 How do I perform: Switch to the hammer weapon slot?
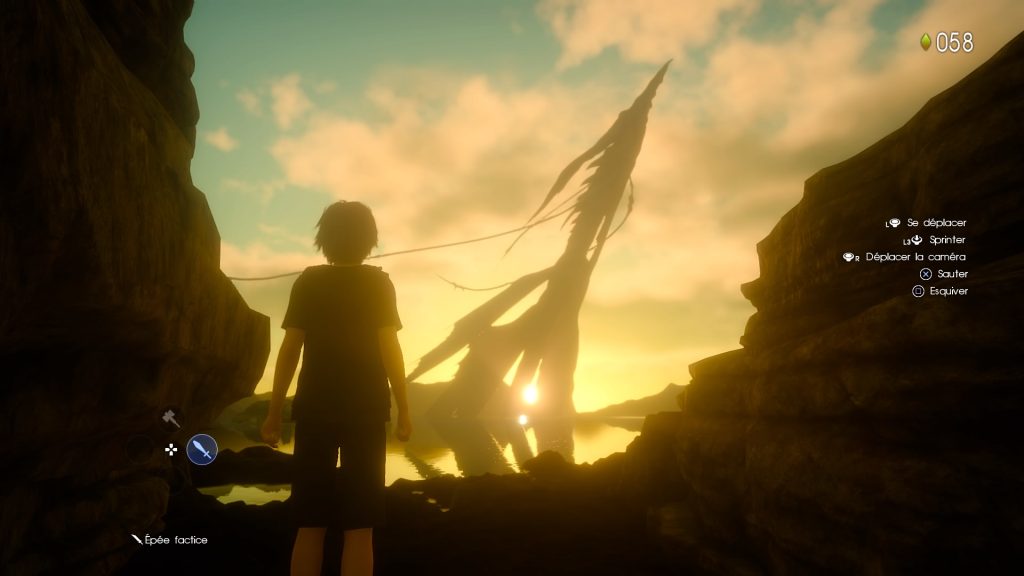pos(171,418)
